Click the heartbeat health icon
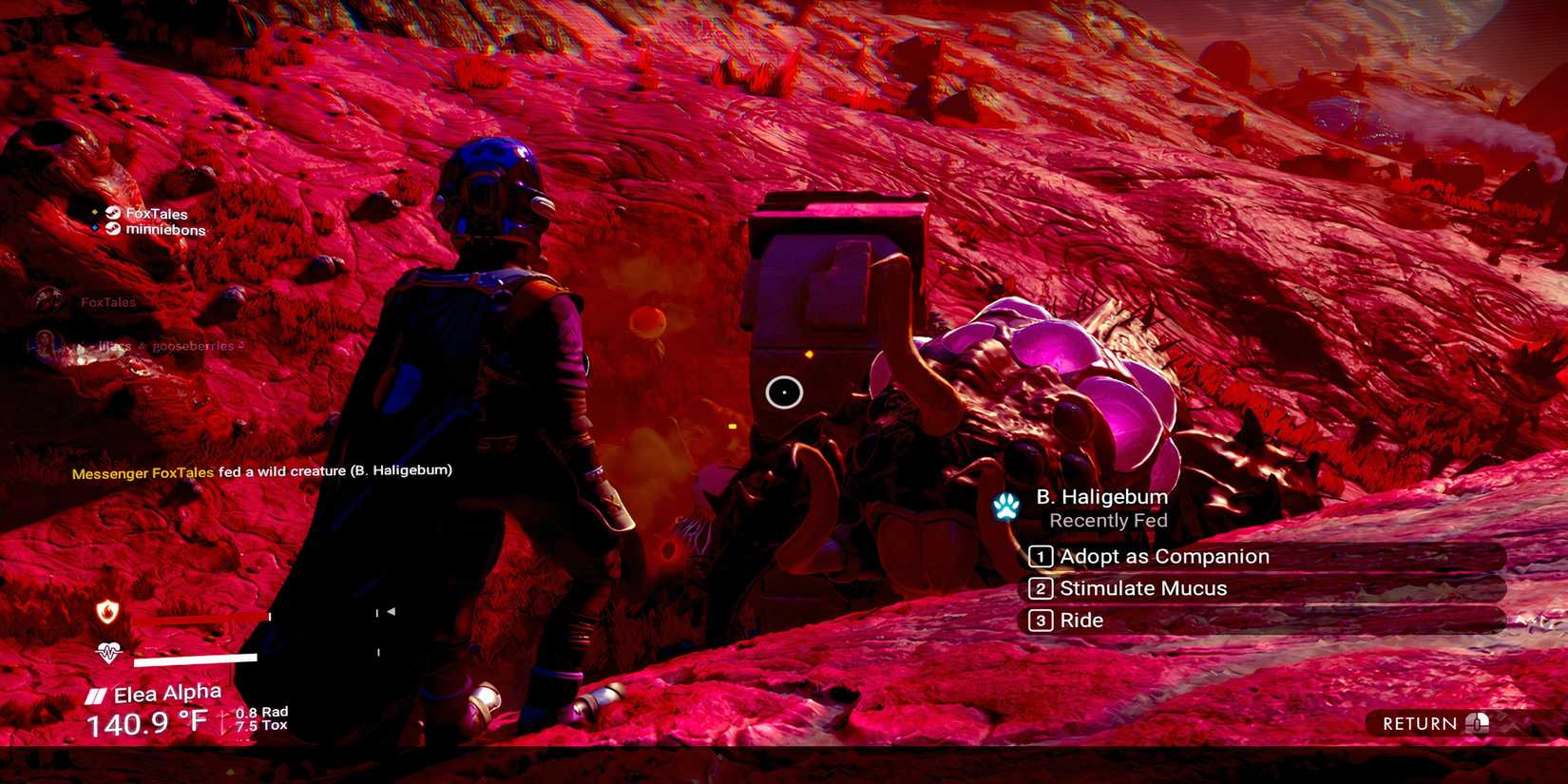This screenshot has height=784, width=1568. click(107, 654)
